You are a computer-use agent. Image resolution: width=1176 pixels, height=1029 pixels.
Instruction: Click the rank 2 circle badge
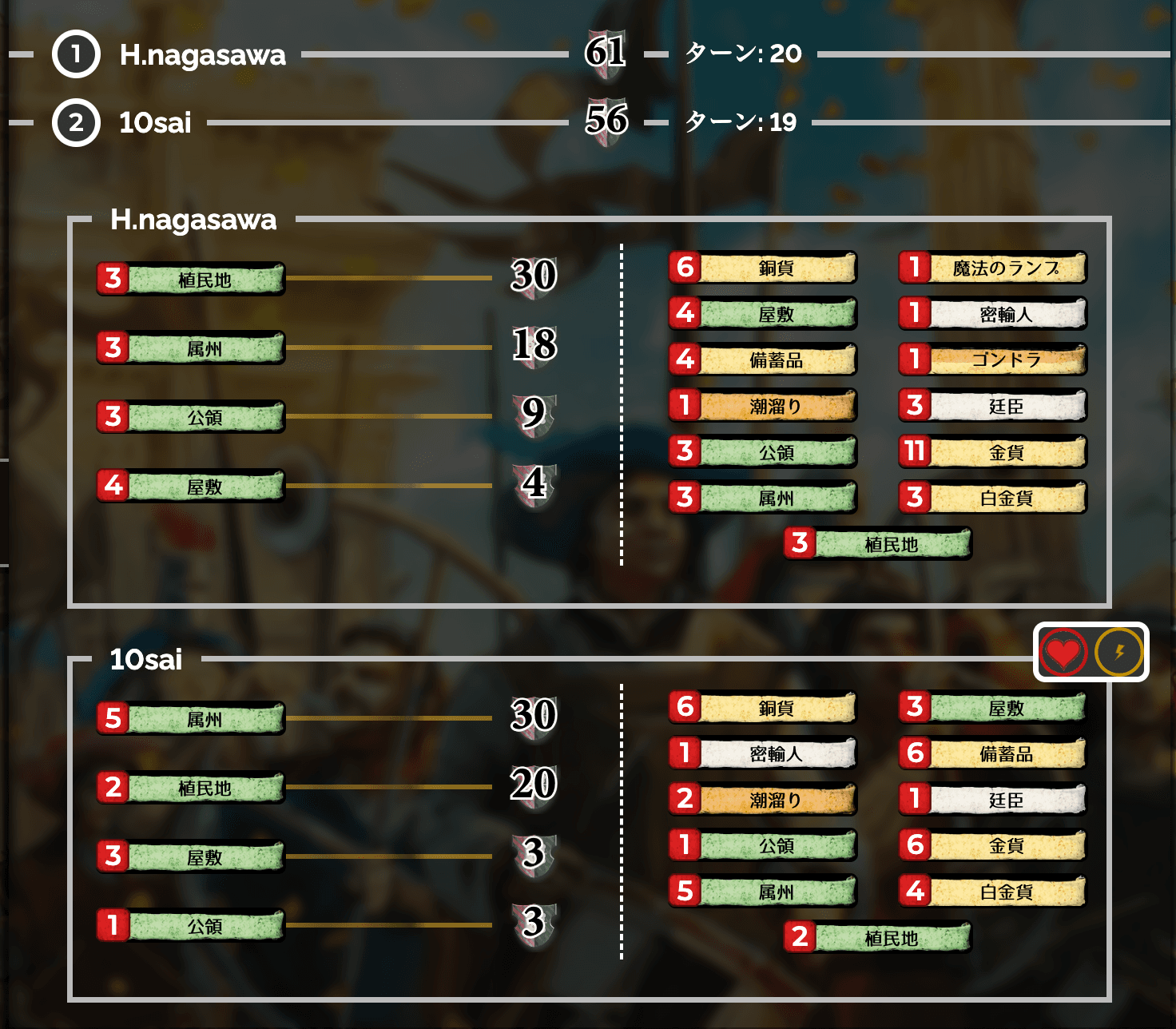pos(75,123)
